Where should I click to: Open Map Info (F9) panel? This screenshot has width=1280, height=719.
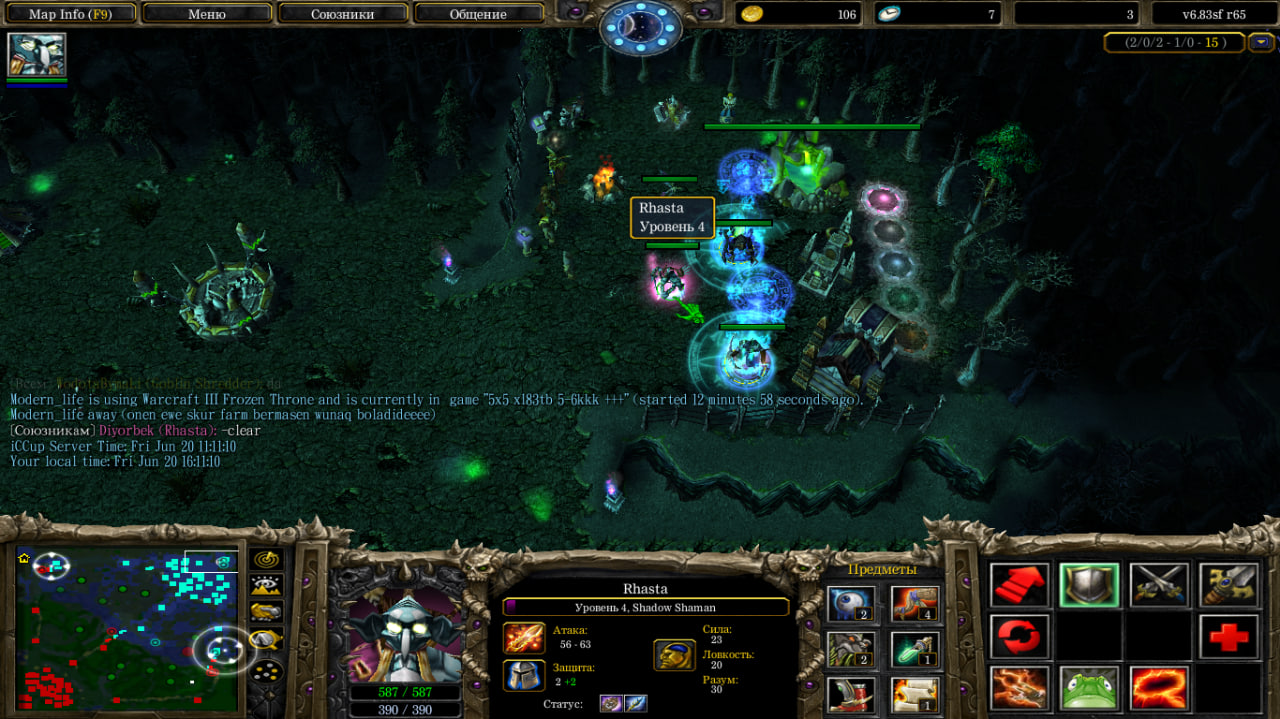click(x=70, y=14)
